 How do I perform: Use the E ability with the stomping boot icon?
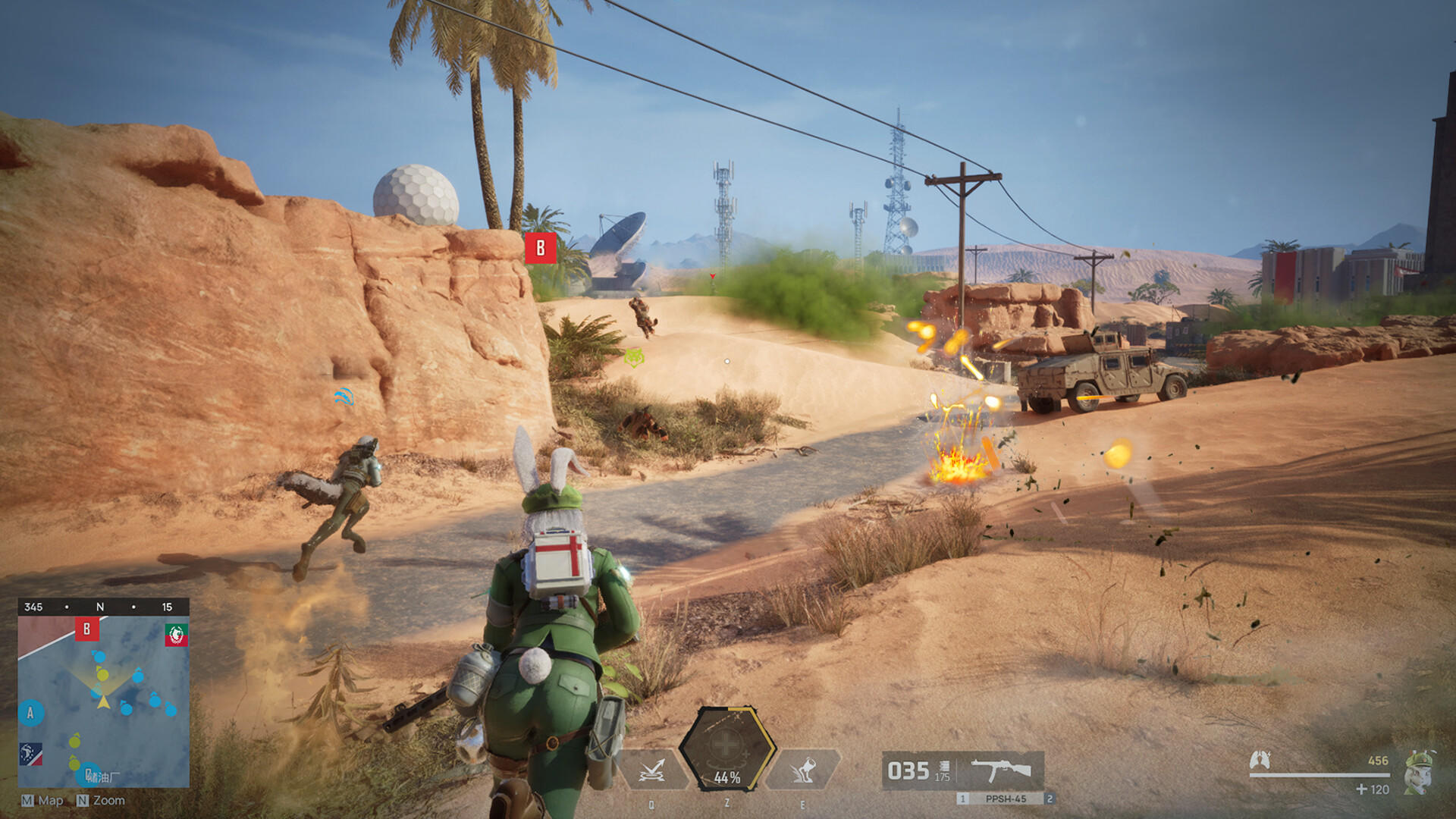coord(802,771)
